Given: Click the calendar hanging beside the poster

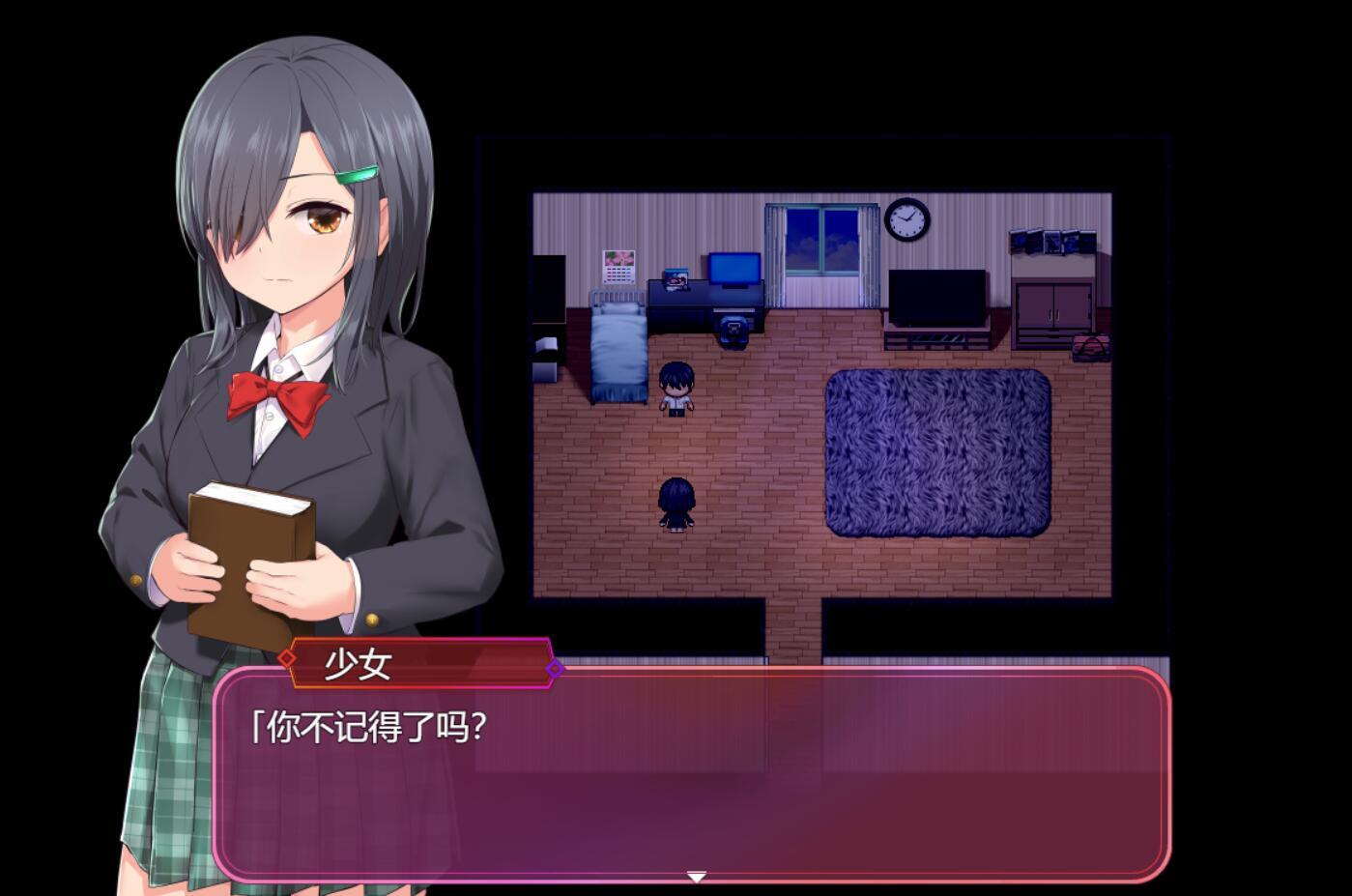Looking at the screenshot, I should click(618, 275).
